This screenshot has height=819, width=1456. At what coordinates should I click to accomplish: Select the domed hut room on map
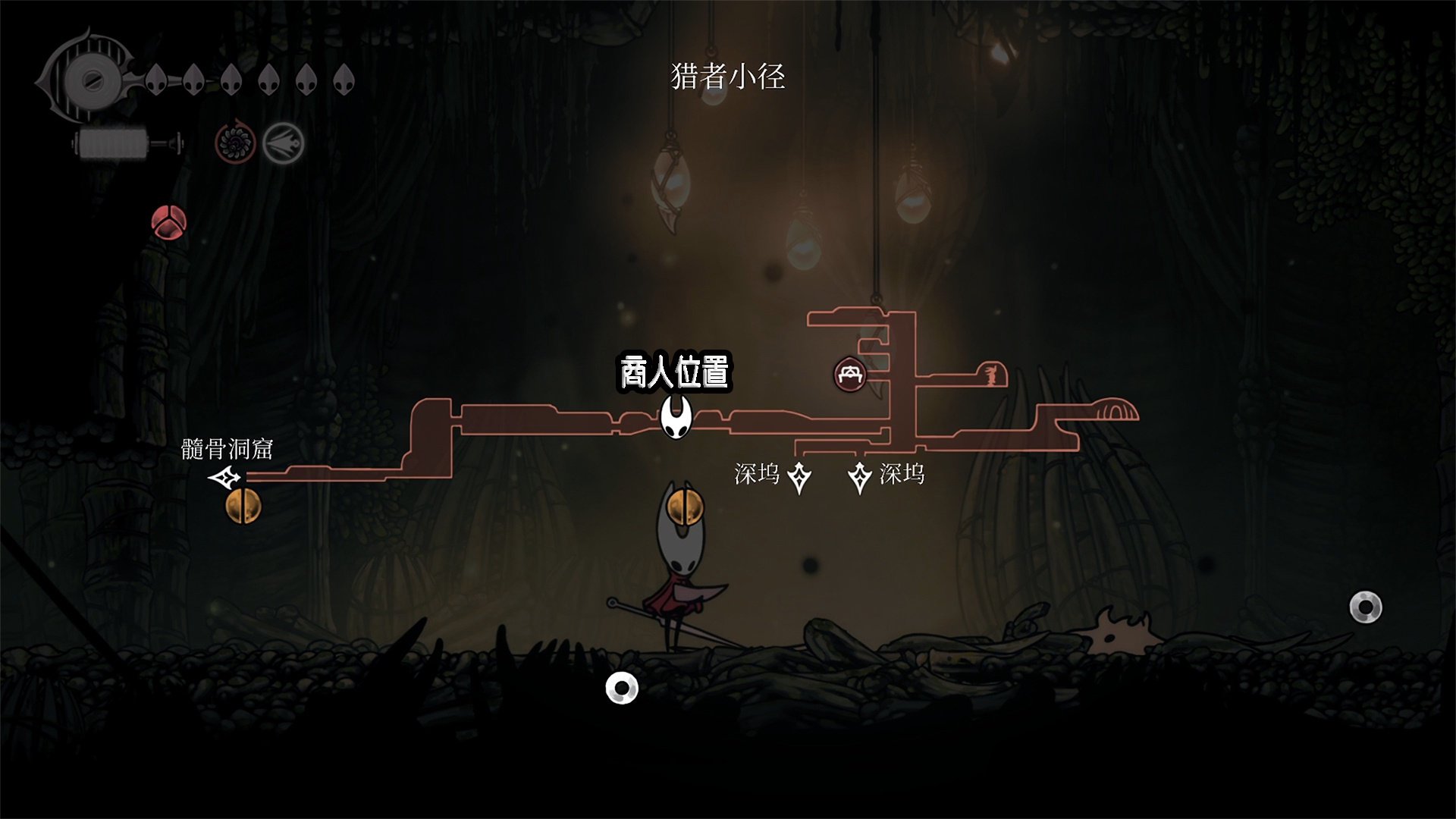point(1113,409)
